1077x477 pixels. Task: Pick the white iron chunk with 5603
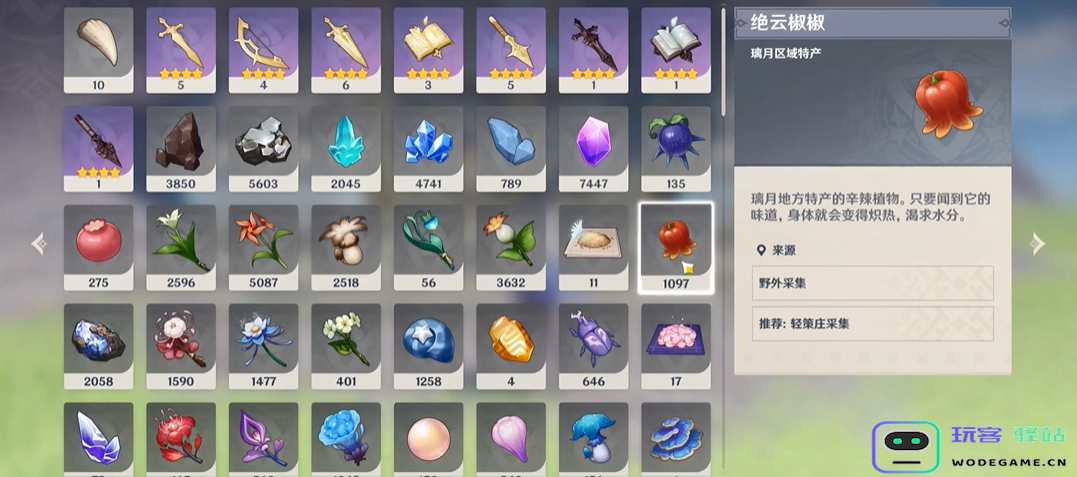point(263,147)
